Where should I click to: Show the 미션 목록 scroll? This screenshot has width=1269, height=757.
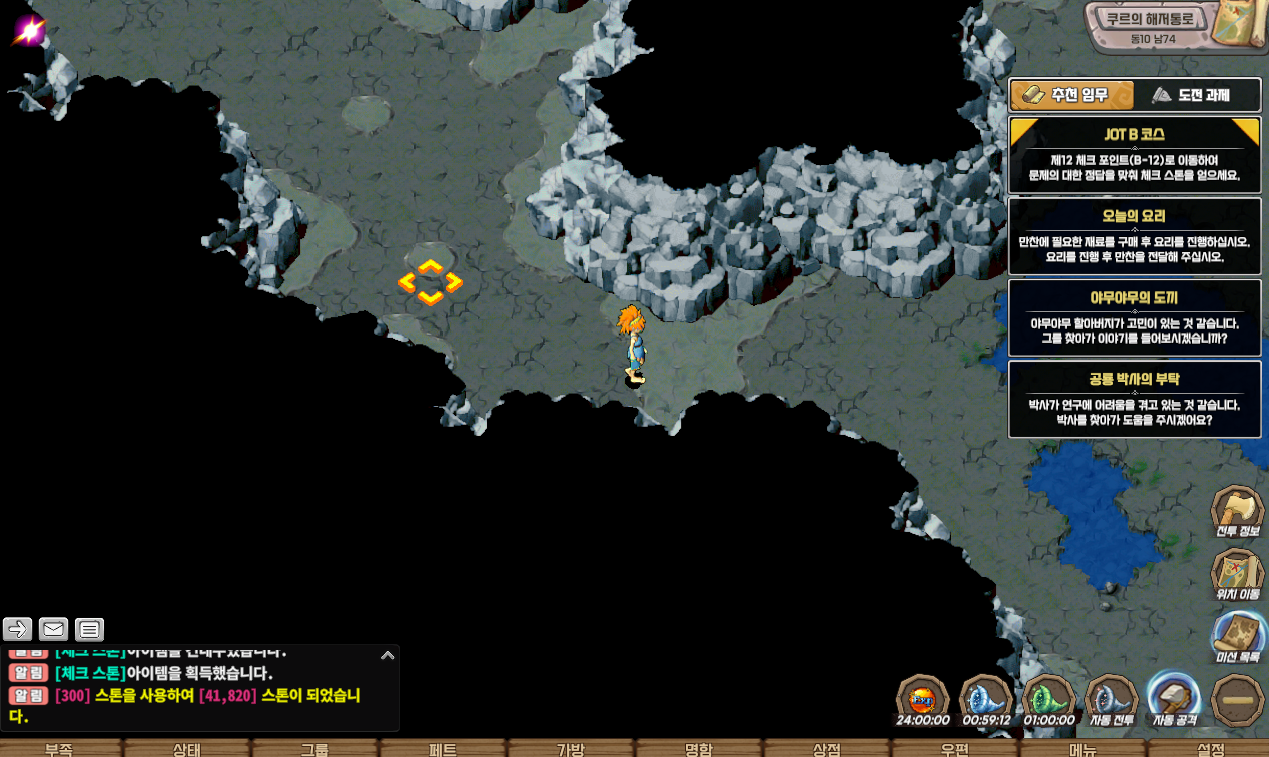click(x=1237, y=636)
